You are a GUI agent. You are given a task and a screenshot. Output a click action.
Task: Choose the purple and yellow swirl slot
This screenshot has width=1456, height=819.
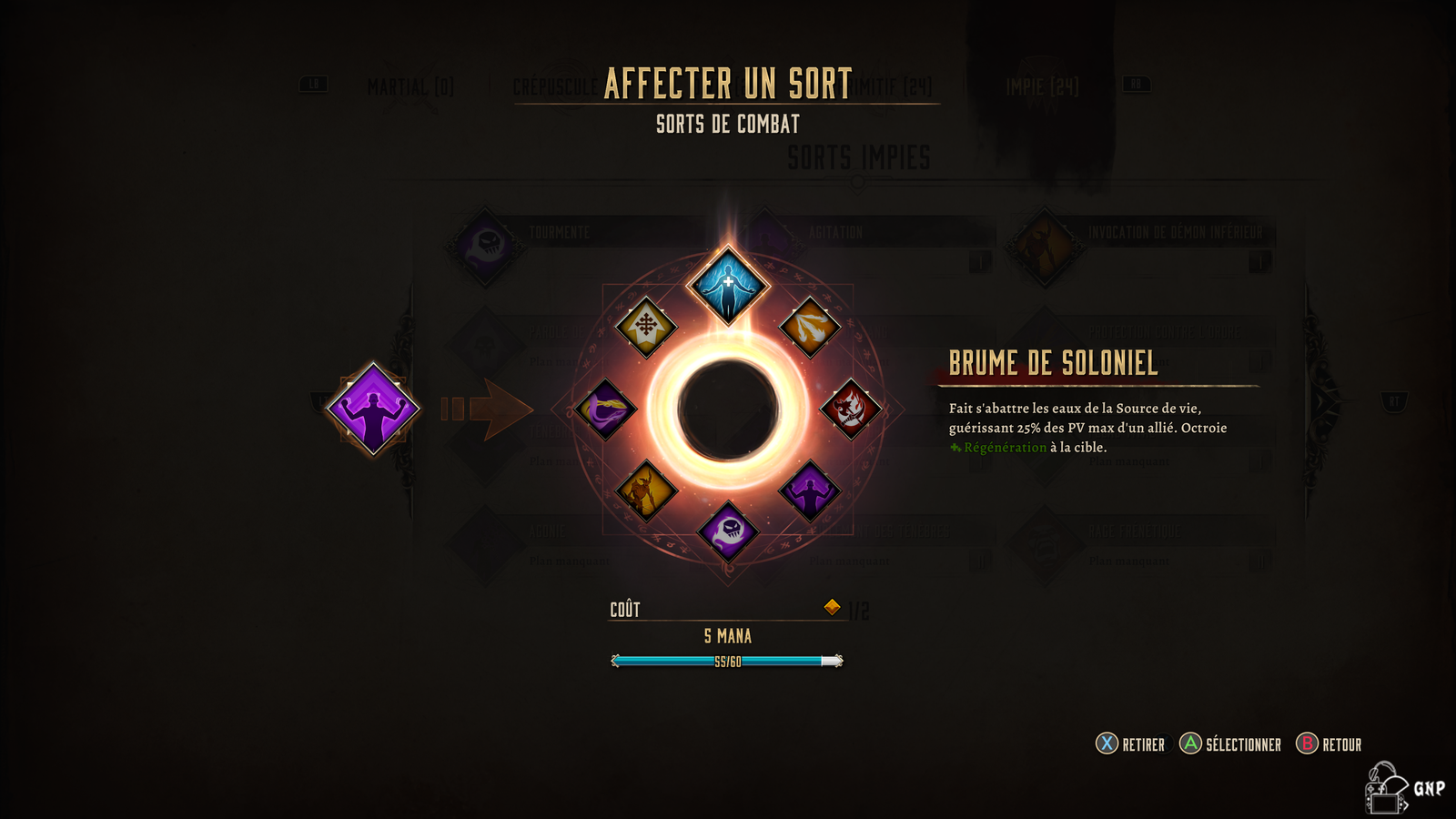pyautogui.click(x=606, y=409)
